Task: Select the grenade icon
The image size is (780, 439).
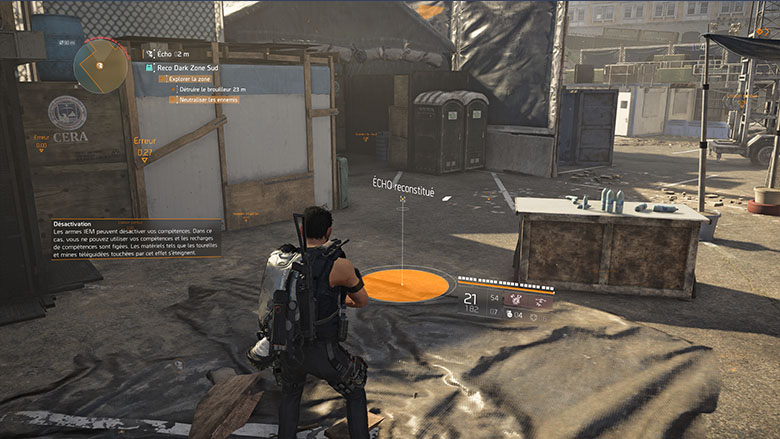Action: click(508, 313)
